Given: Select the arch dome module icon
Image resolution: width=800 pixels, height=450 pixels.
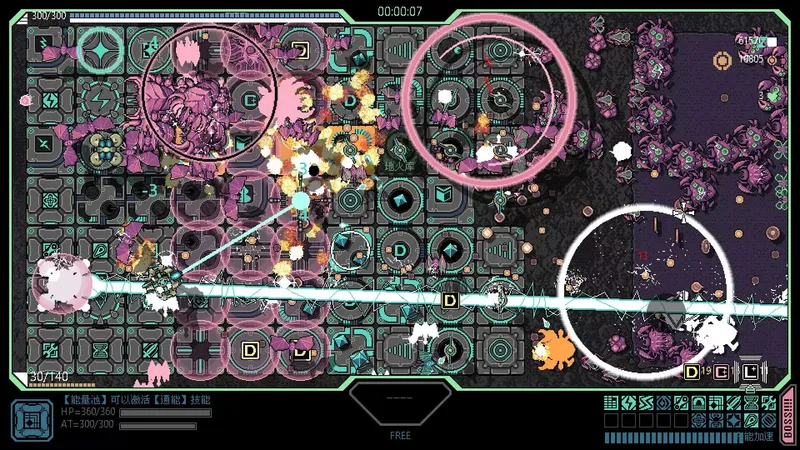Looking at the screenshot, I should point(698,402).
